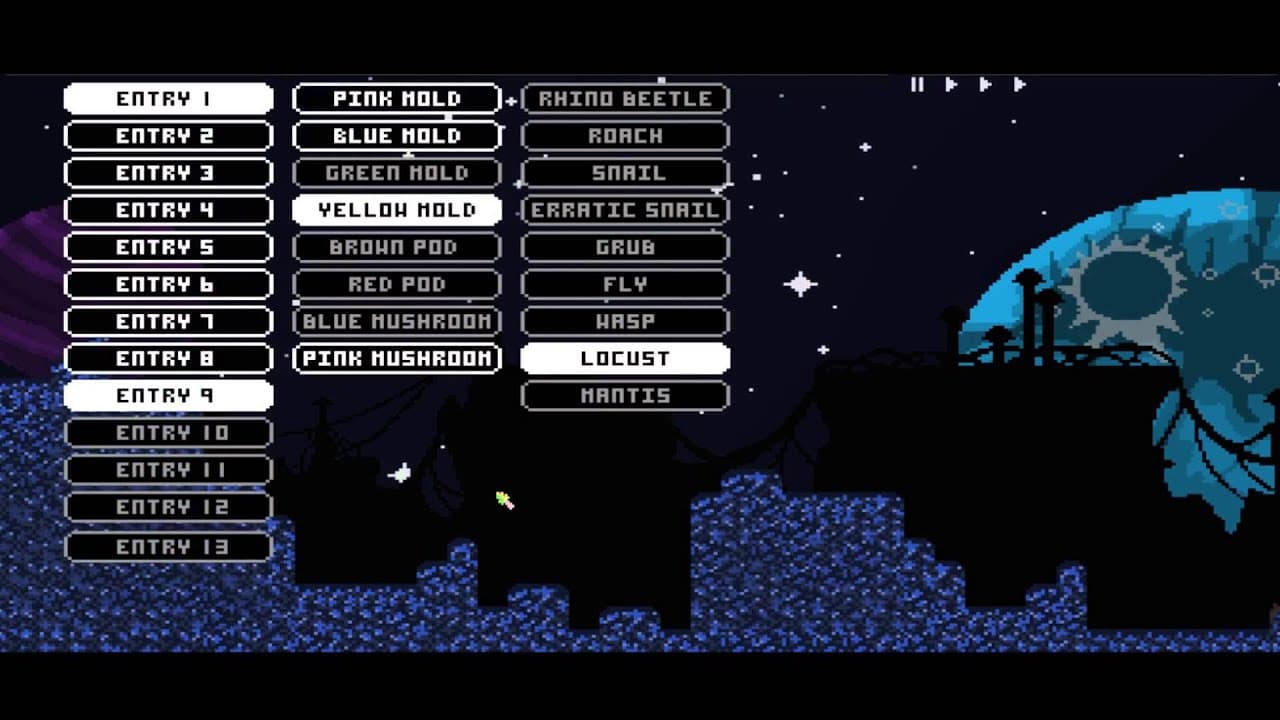
Task: Open the Wasp entry
Action: click(625, 321)
